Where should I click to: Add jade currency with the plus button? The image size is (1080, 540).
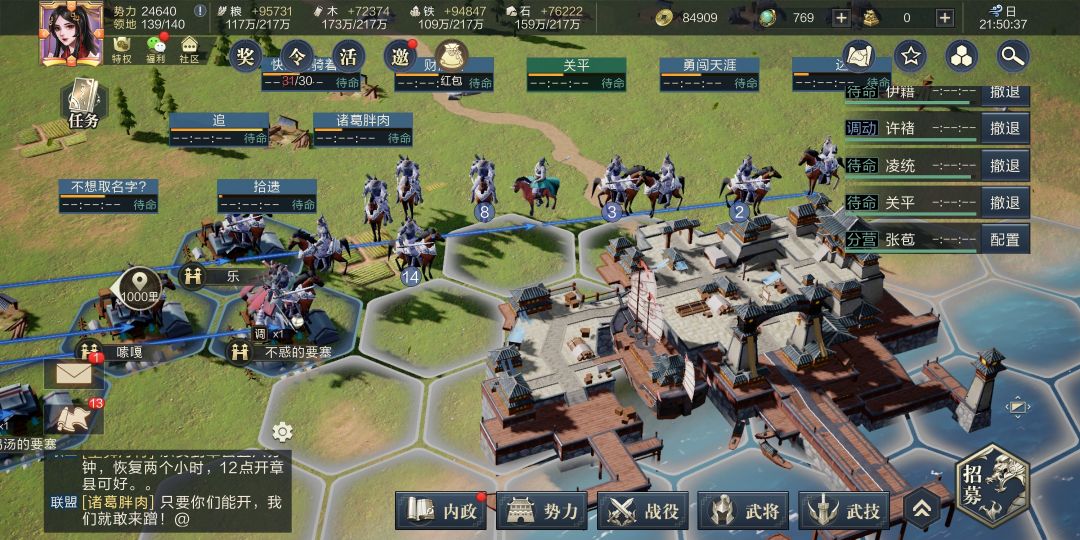click(841, 17)
